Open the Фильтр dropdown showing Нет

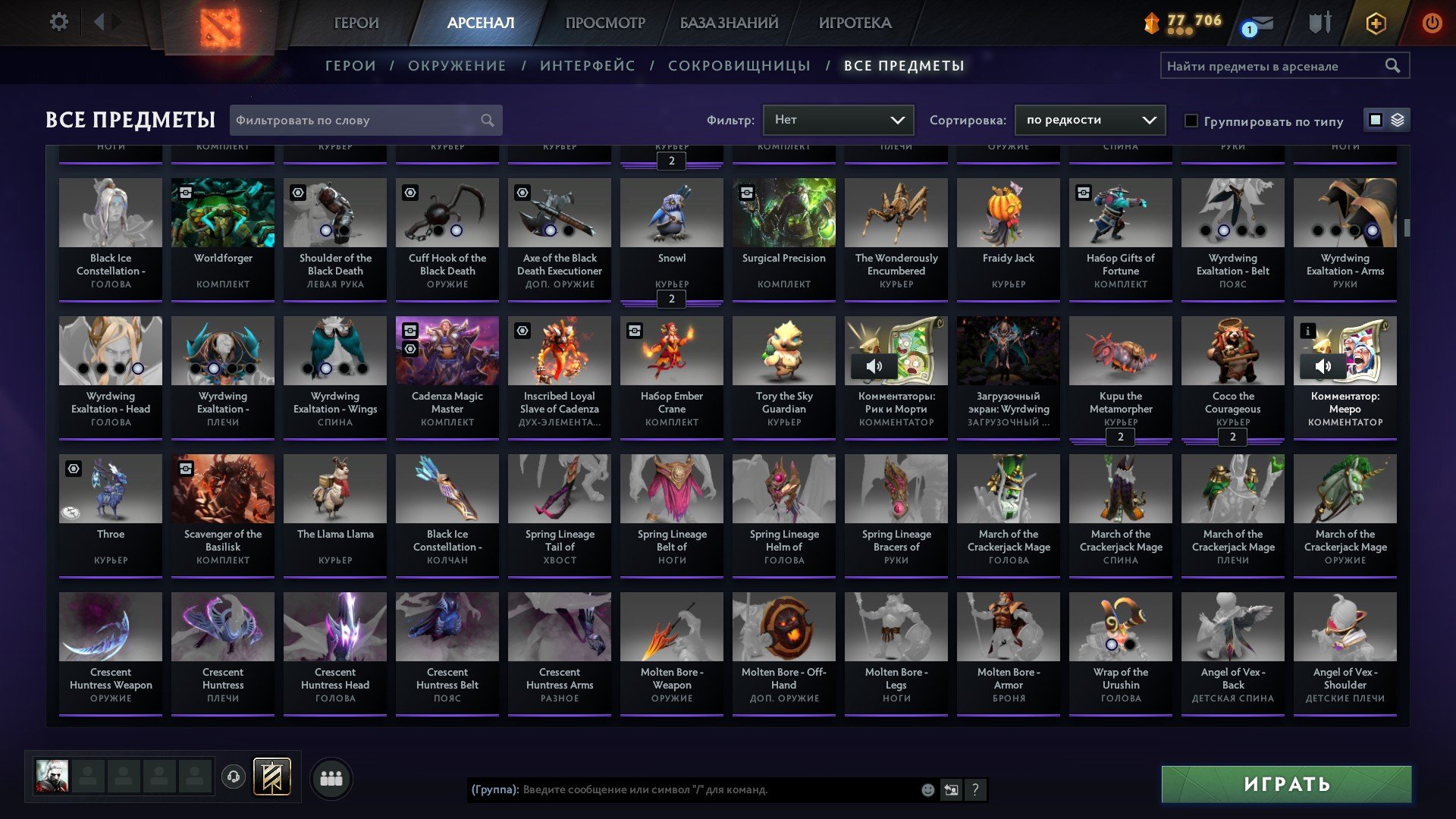837,119
